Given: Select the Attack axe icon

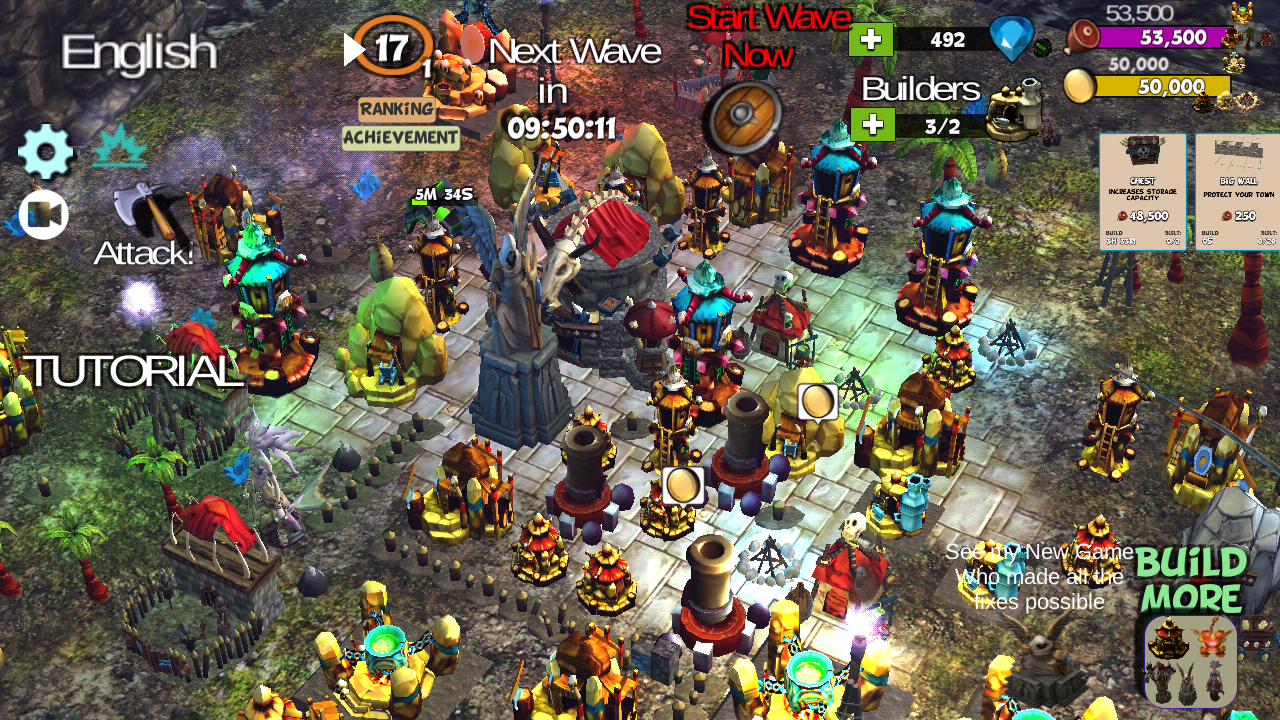Looking at the screenshot, I should click(146, 213).
